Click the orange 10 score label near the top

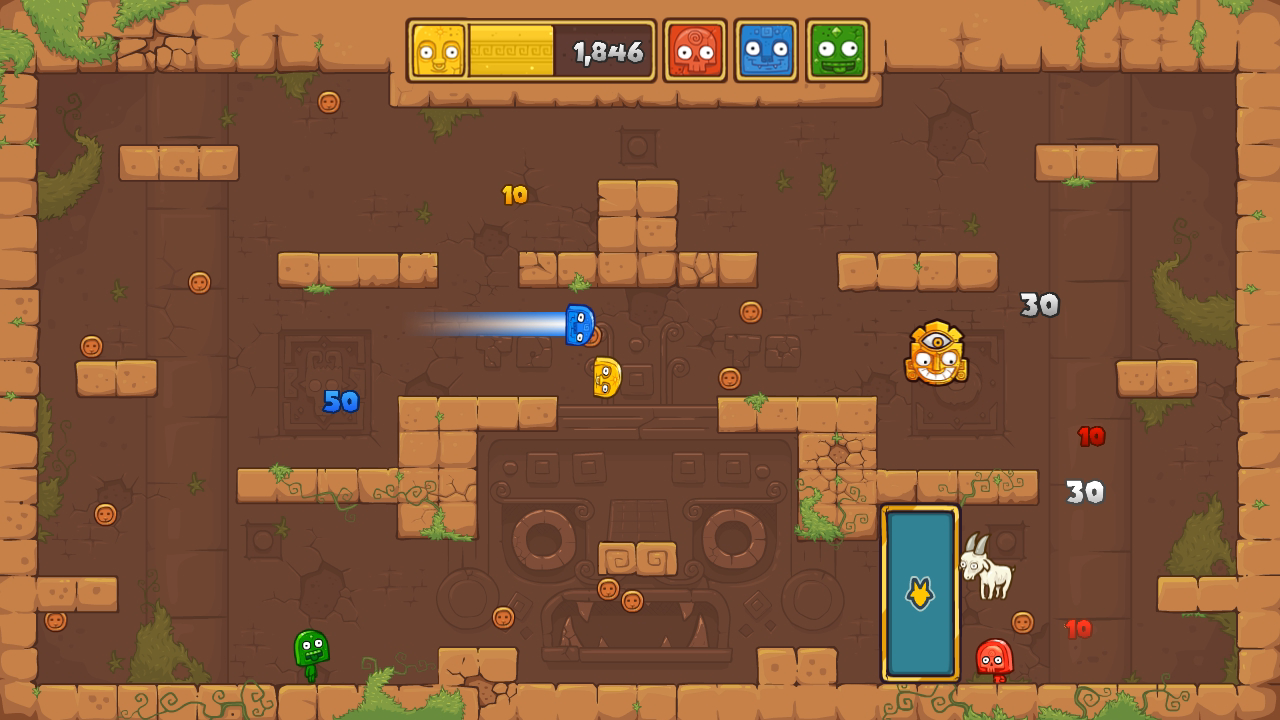tap(513, 192)
